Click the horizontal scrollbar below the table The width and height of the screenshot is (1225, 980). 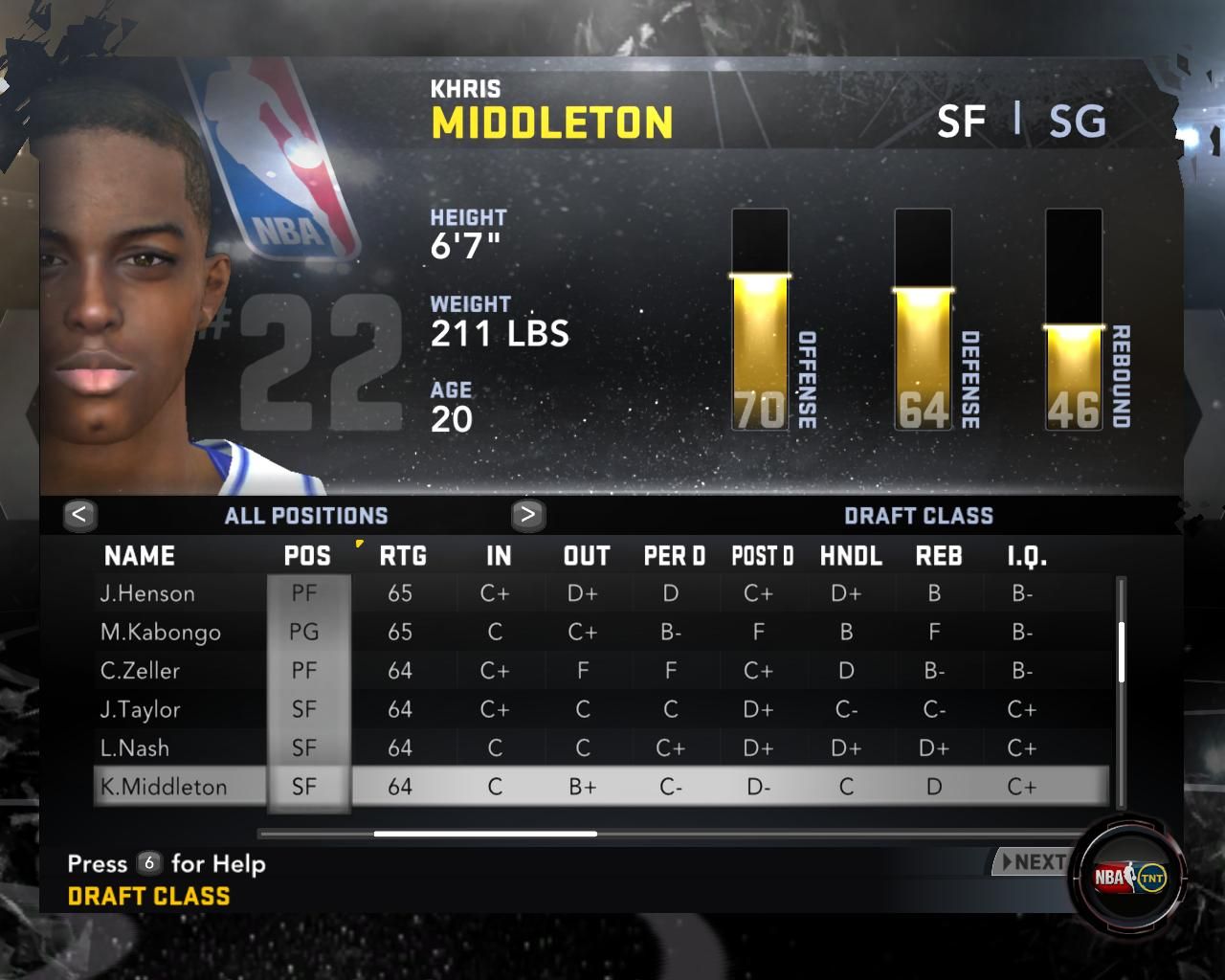point(485,834)
